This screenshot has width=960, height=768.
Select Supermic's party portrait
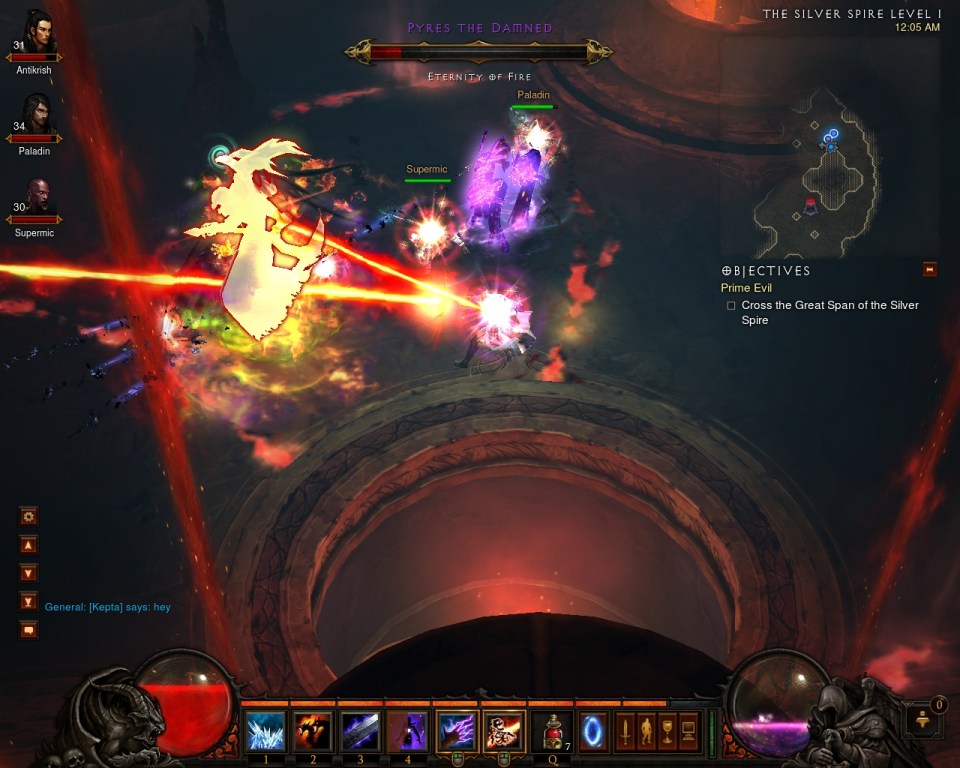pyautogui.click(x=34, y=198)
